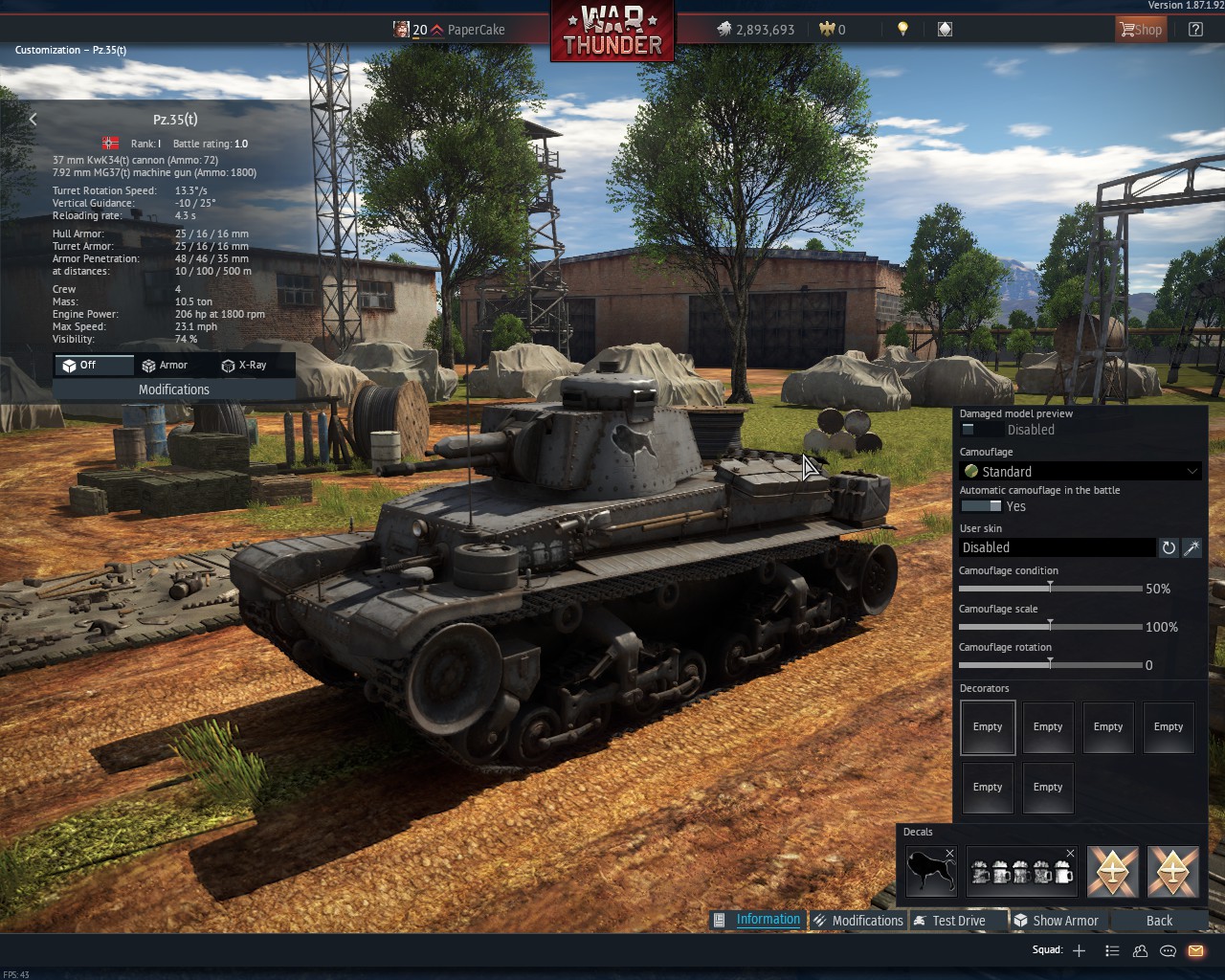Start a Test Drive
The image size is (1225, 980).
coord(958,921)
